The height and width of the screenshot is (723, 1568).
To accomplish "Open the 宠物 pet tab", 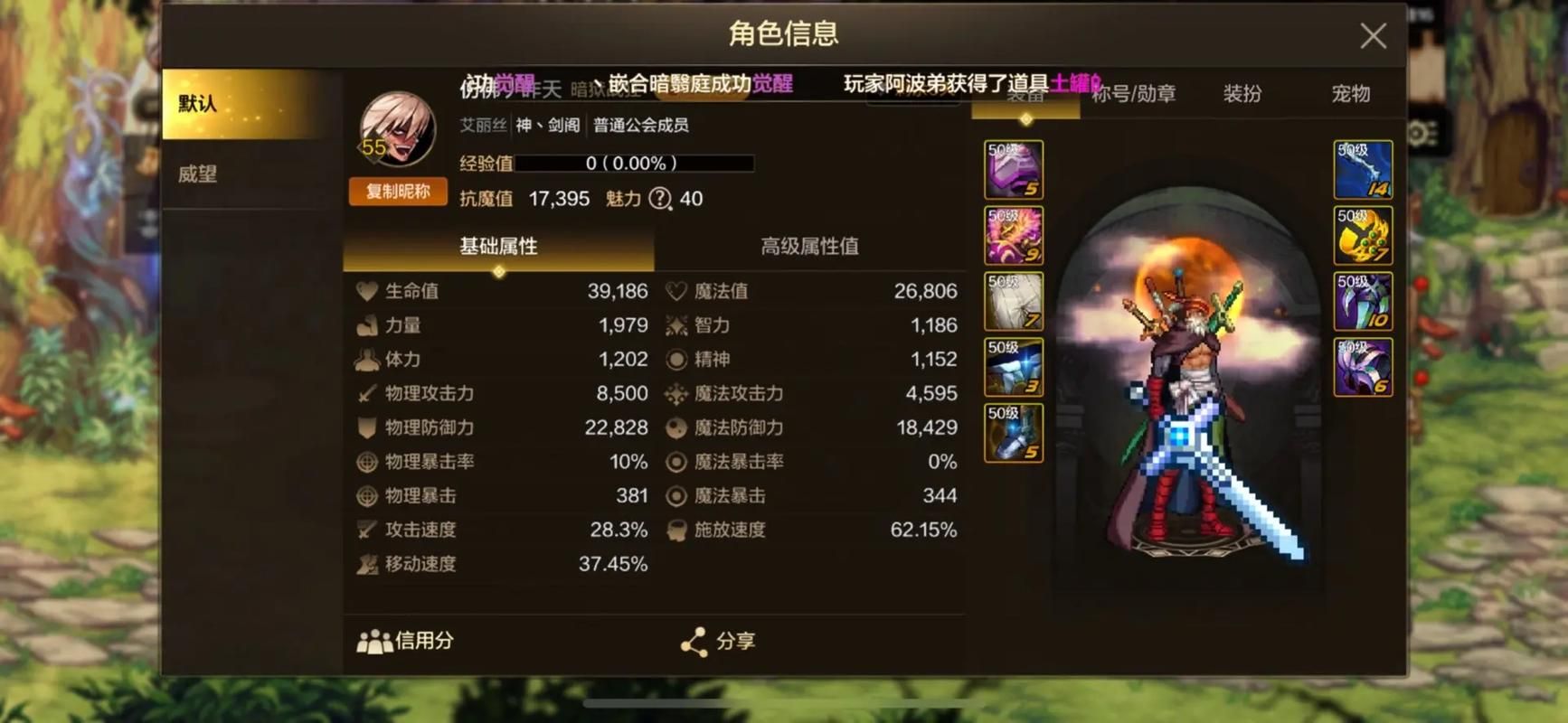I will pyautogui.click(x=1350, y=93).
